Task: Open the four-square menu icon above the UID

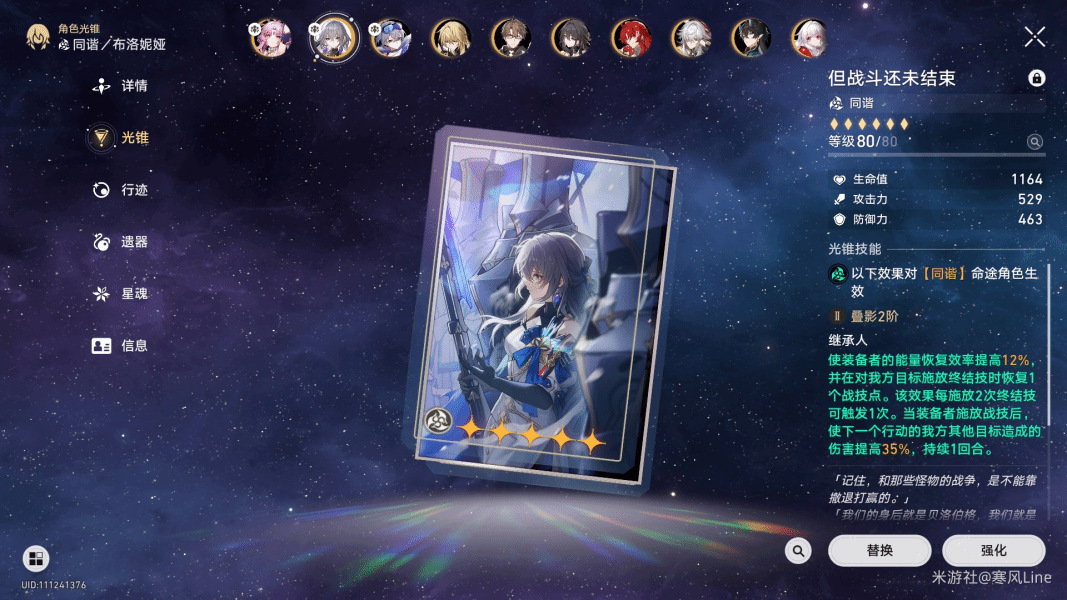Action: coord(36,558)
